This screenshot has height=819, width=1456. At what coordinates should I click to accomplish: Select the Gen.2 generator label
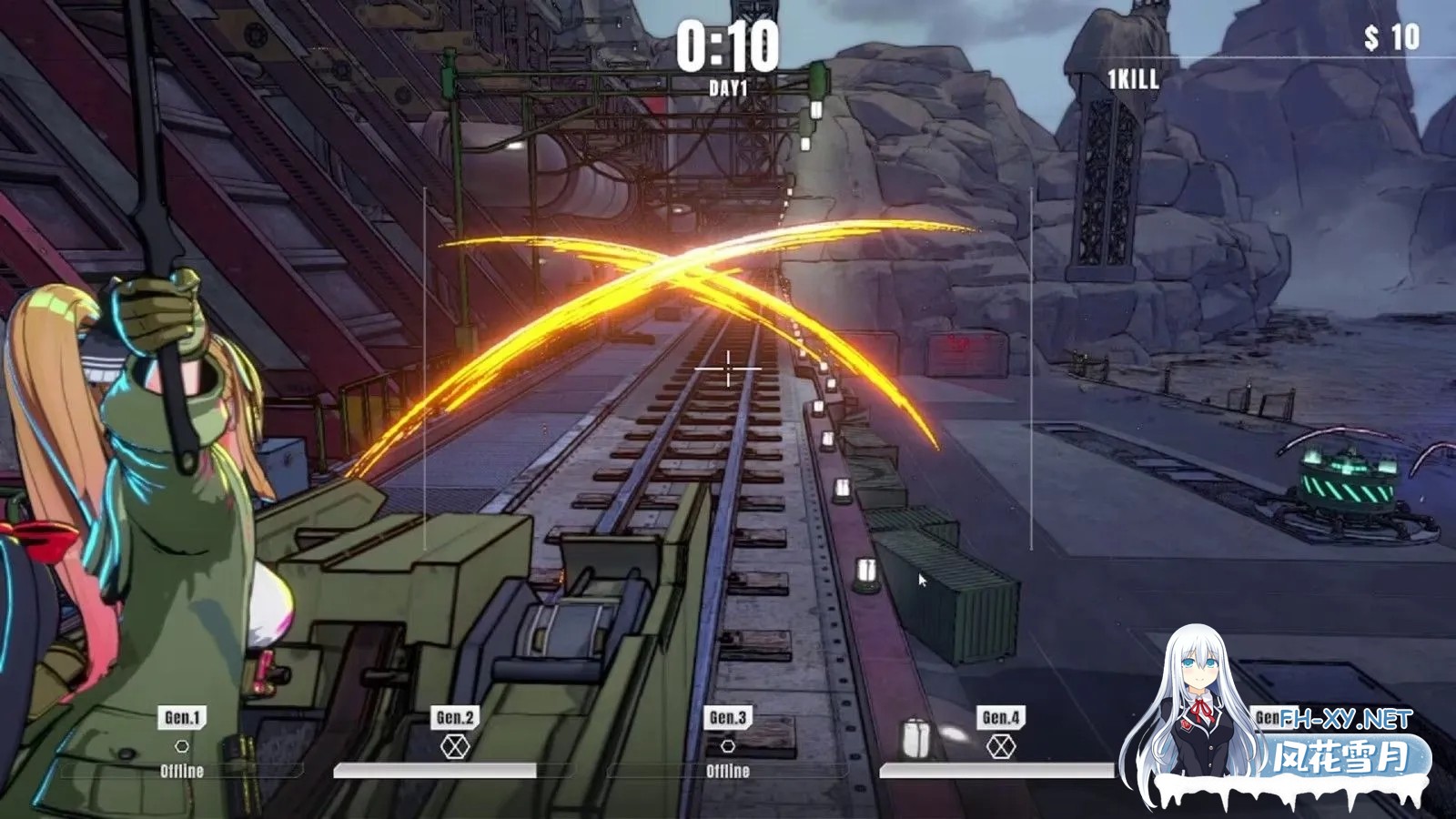coord(455,717)
